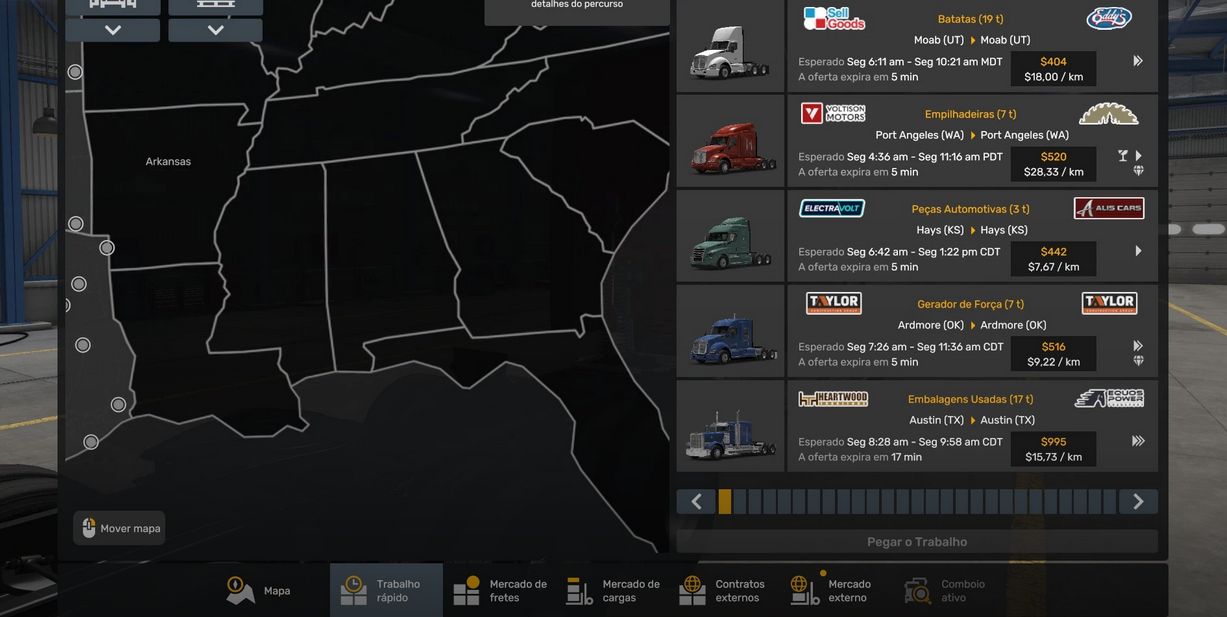Viewport: 1227px width, 617px height.
Task: Open the Mapa tab
Action: [x=259, y=591]
